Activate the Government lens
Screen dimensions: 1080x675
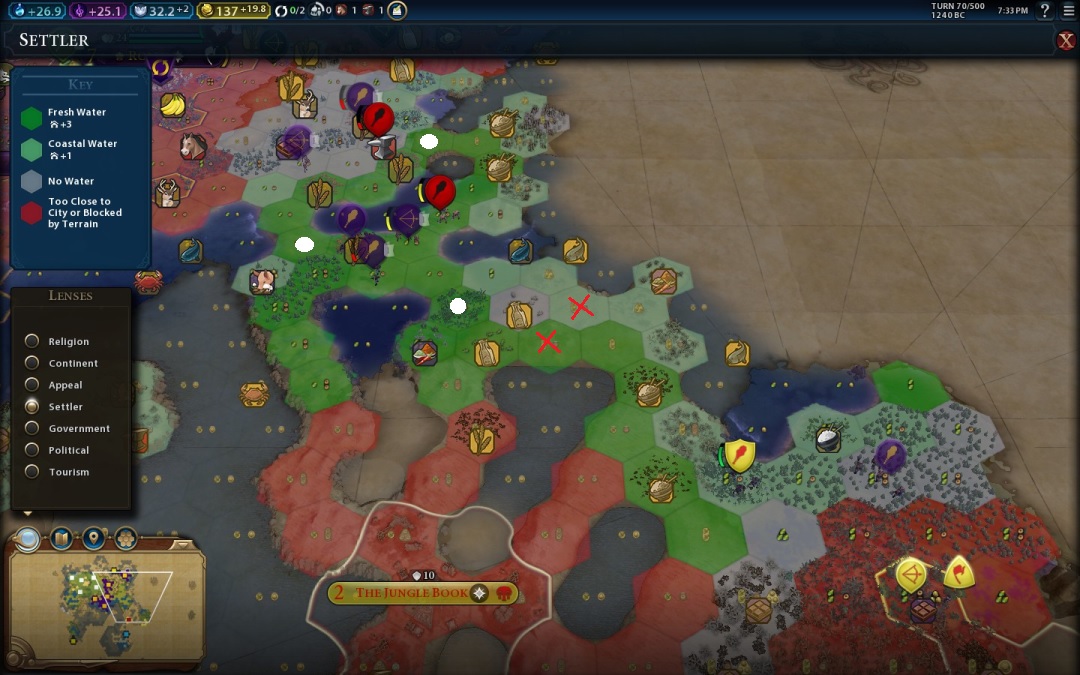point(33,428)
